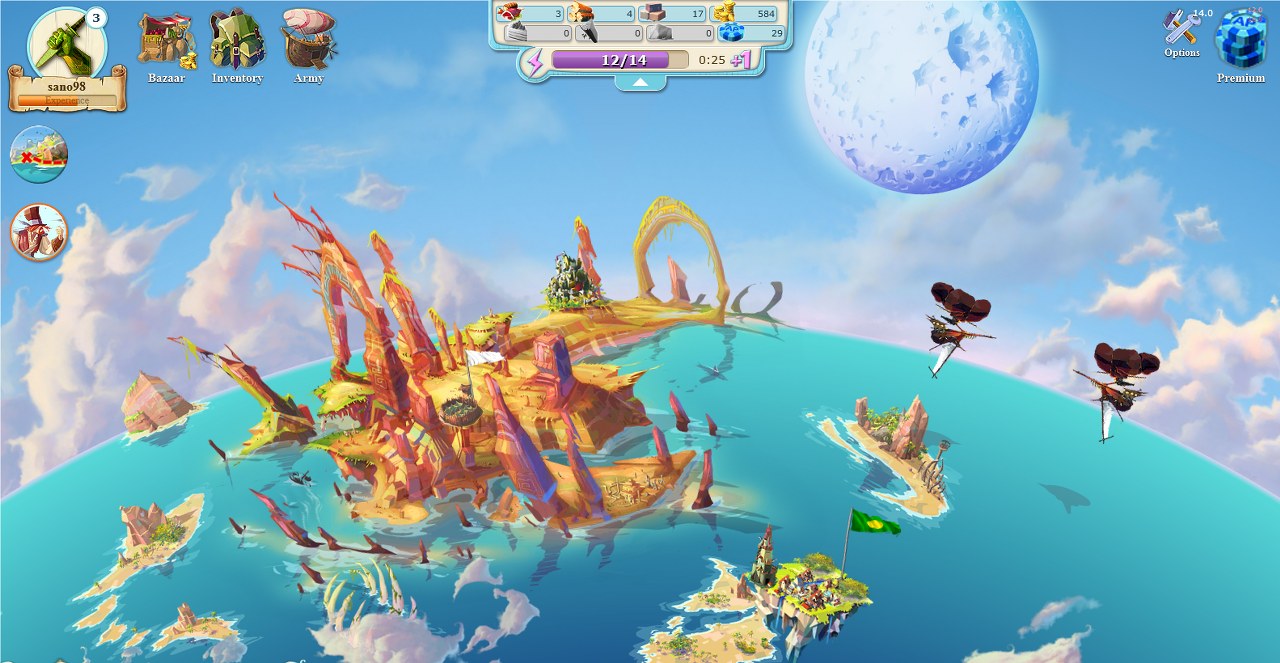Viewport: 1280px width, 663px height.
Task: Collapse the resource panel with the arrow
Action: click(x=640, y=82)
